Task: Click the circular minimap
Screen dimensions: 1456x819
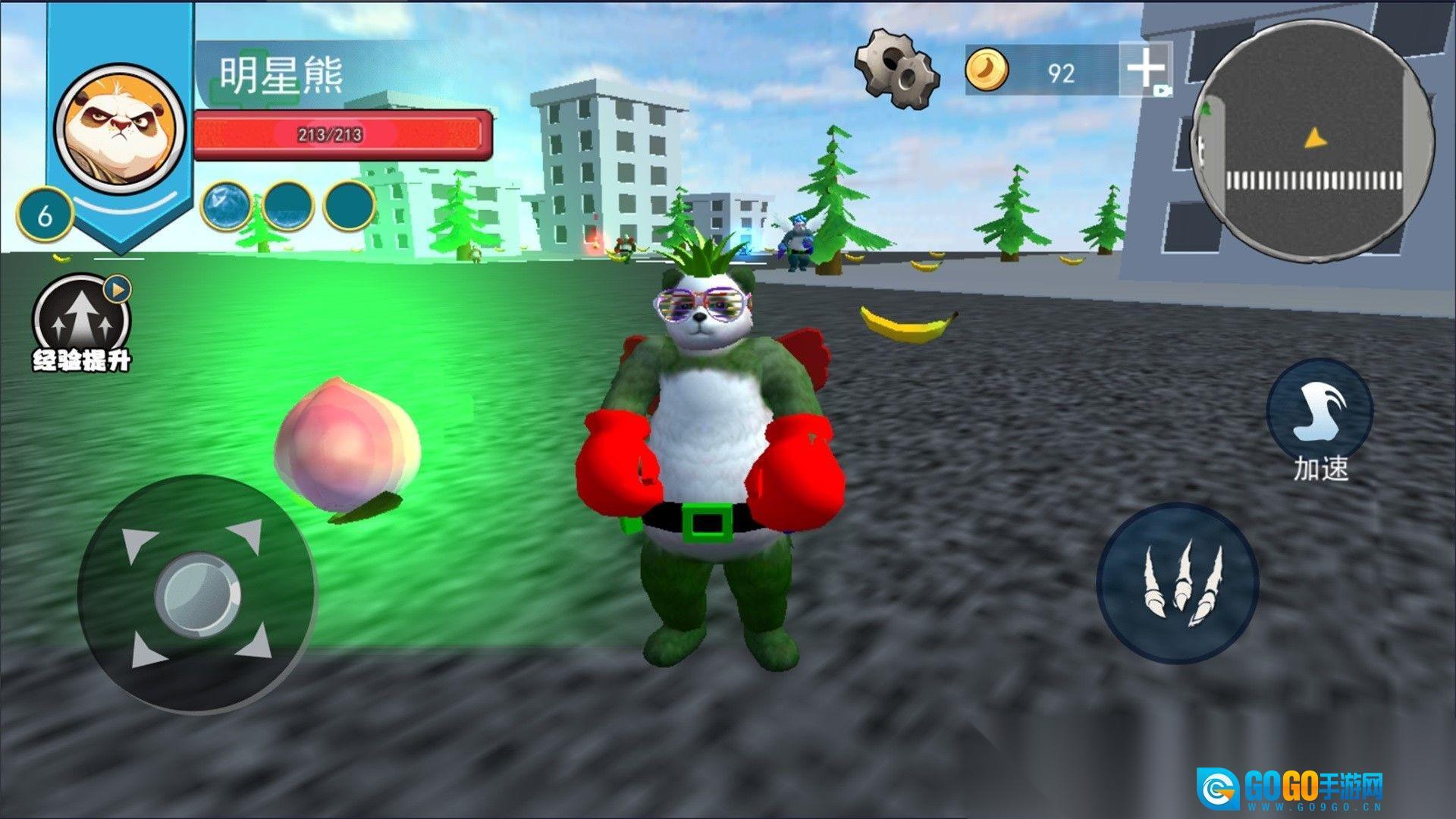Action: [x=1313, y=142]
